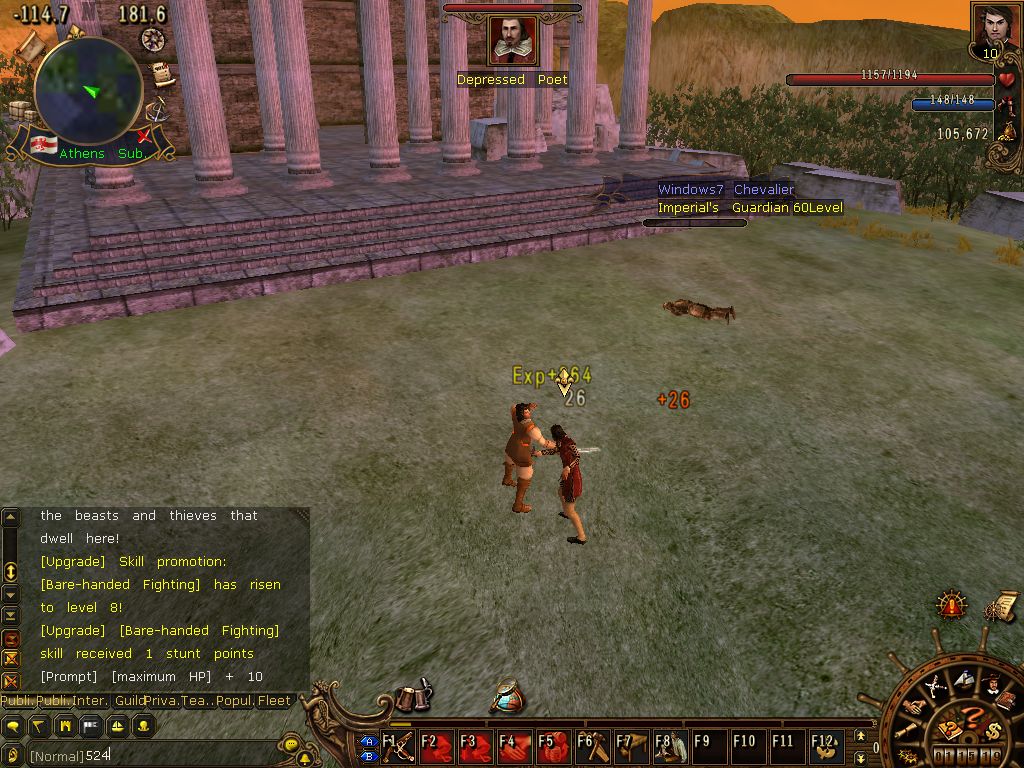Switch to the Guild chat tab
Viewport: 1024px width, 768px height.
[x=129, y=701]
